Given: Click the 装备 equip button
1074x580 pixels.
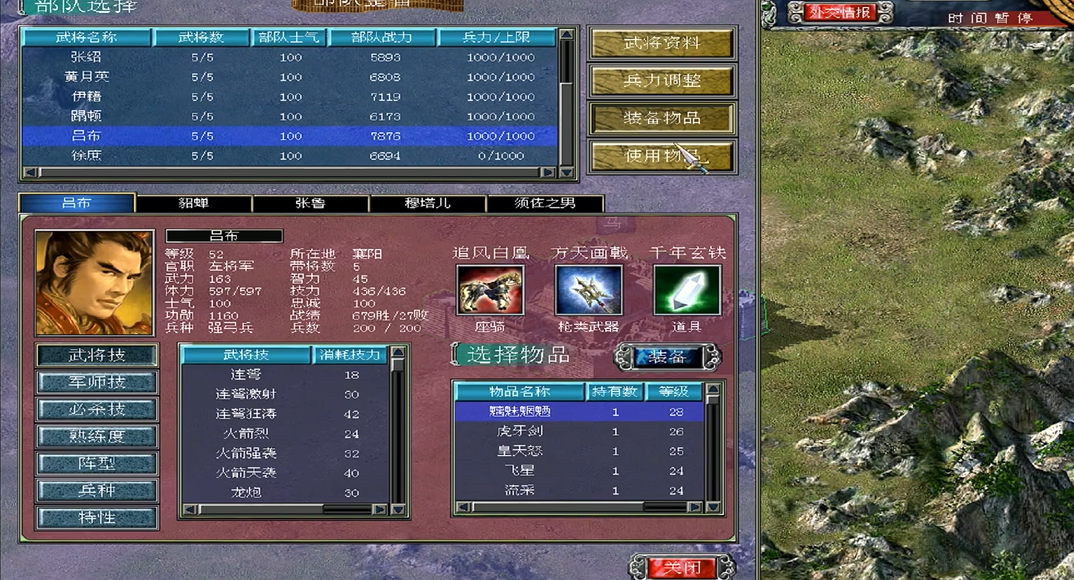Looking at the screenshot, I should [667, 357].
